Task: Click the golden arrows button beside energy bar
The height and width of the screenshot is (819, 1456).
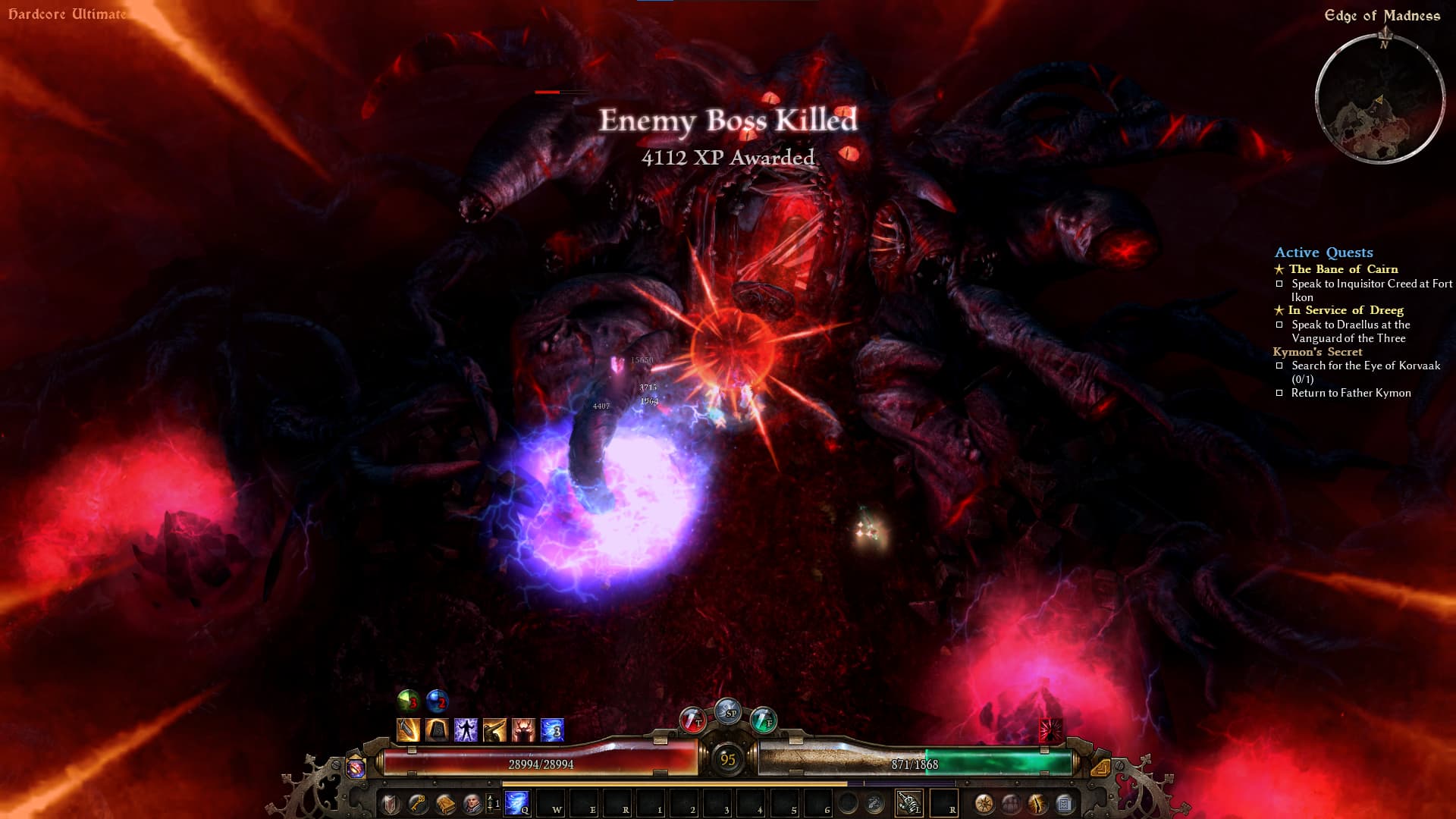Action: (1100, 767)
